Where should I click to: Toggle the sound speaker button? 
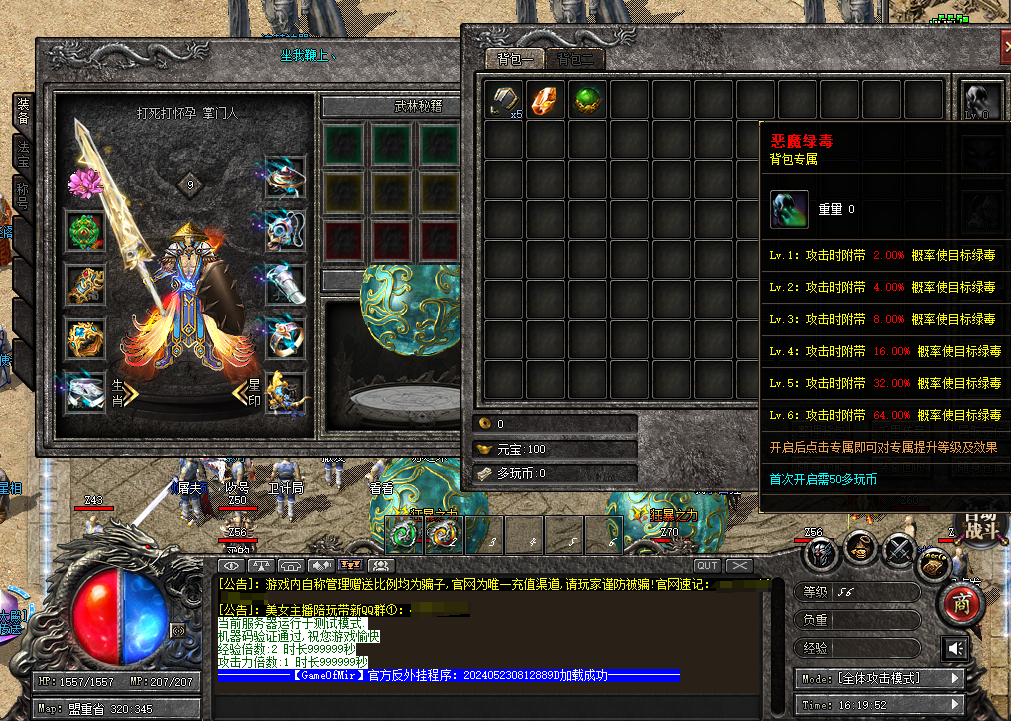tap(955, 650)
